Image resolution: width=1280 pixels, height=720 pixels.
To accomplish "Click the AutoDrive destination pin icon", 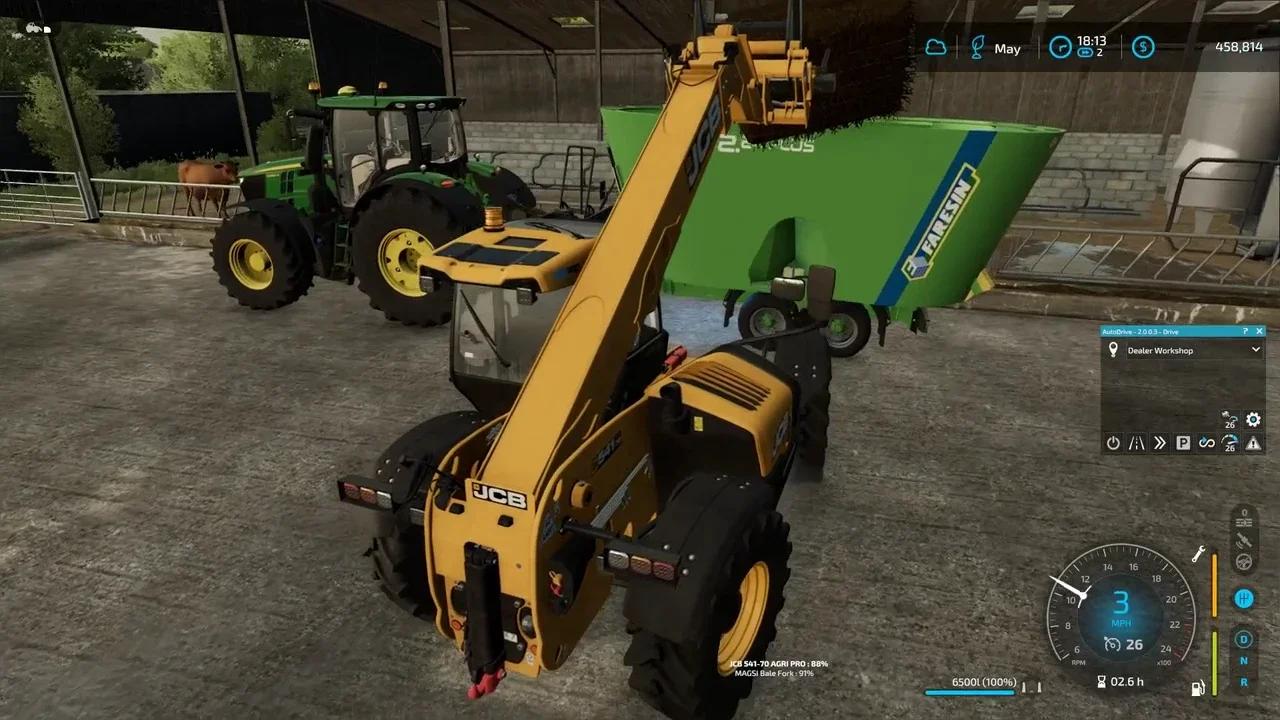I will (1113, 349).
